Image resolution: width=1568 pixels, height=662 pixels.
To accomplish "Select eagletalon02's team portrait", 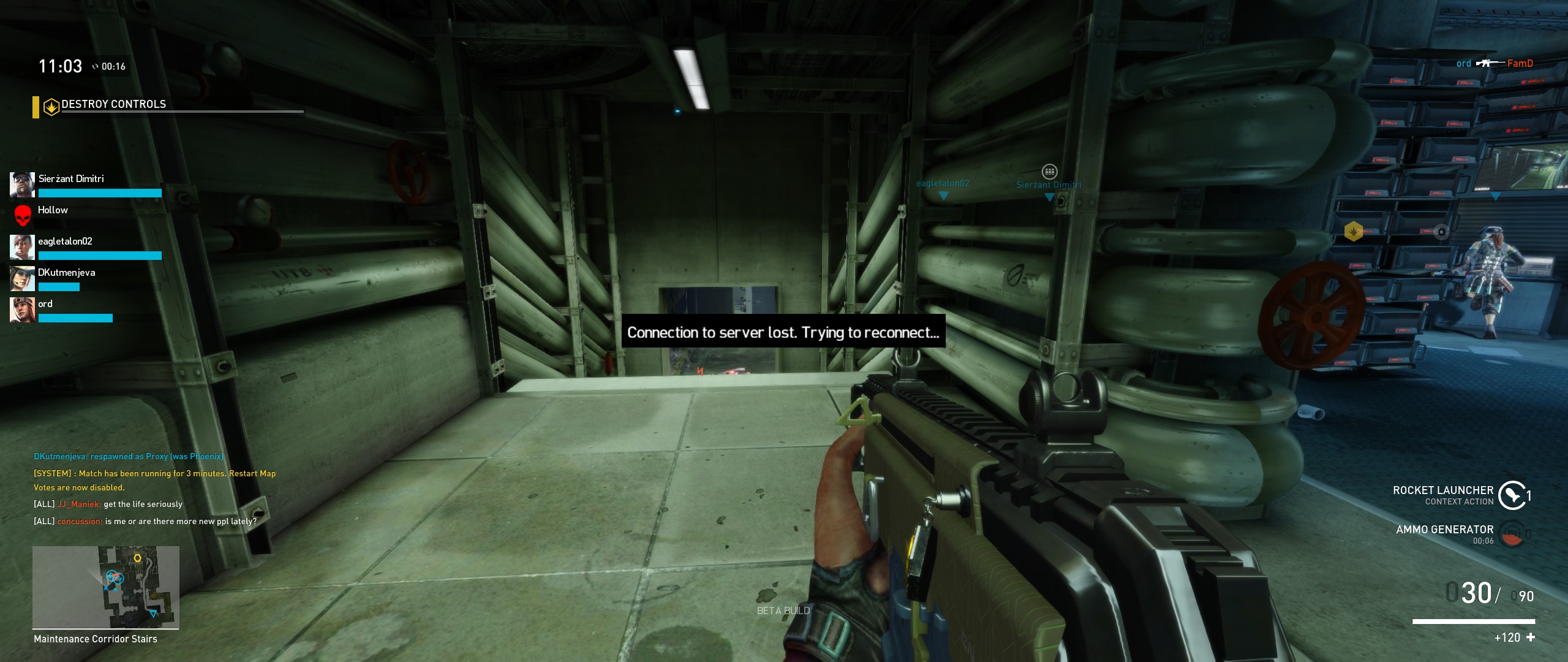I will coord(22,247).
